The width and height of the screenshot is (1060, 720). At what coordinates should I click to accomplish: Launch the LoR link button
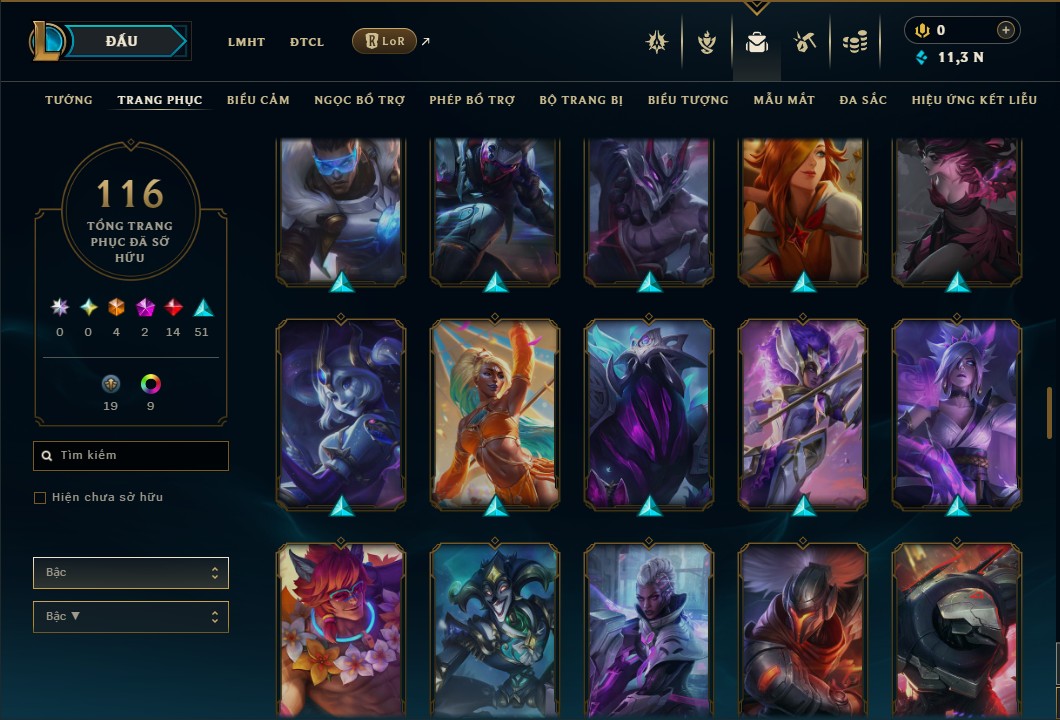tap(385, 41)
